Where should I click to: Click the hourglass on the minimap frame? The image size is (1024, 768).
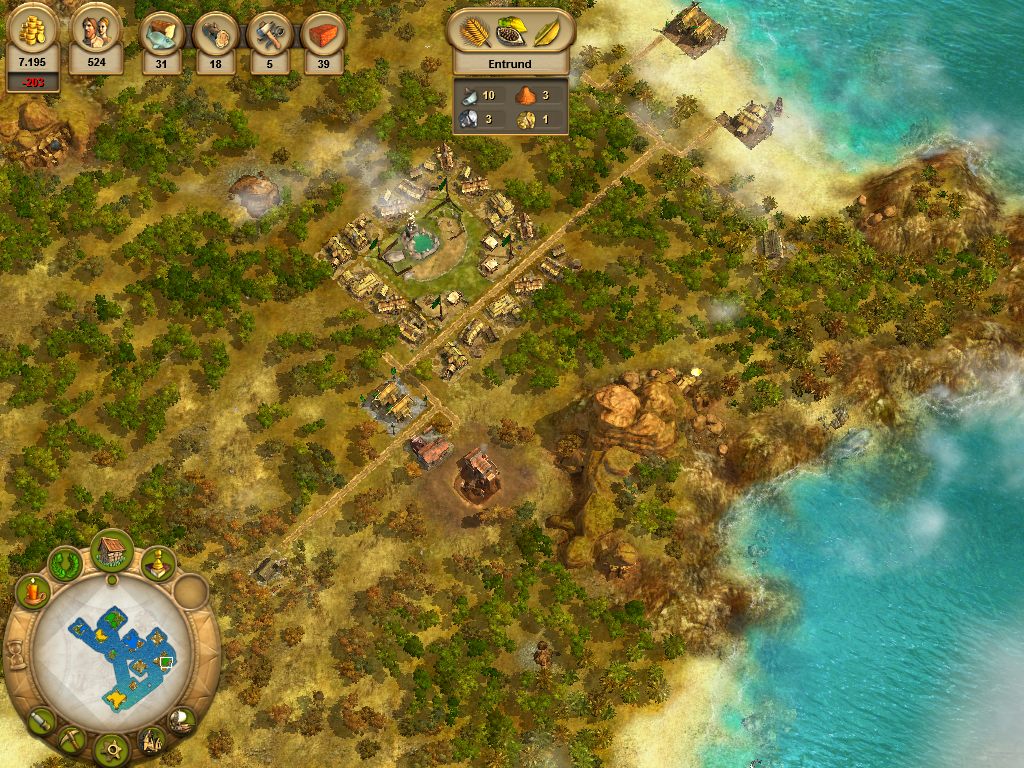pyautogui.click(x=14, y=653)
